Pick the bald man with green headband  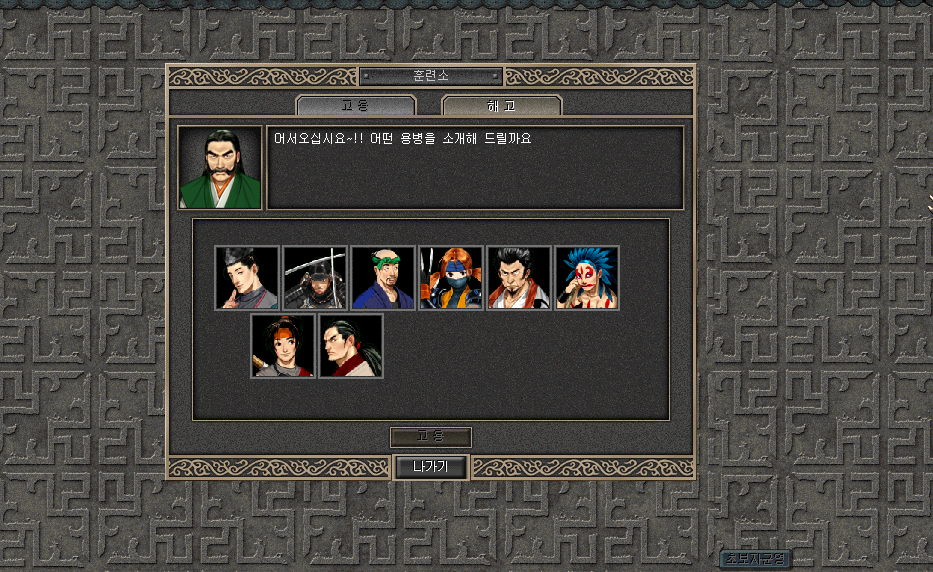pyautogui.click(x=383, y=278)
